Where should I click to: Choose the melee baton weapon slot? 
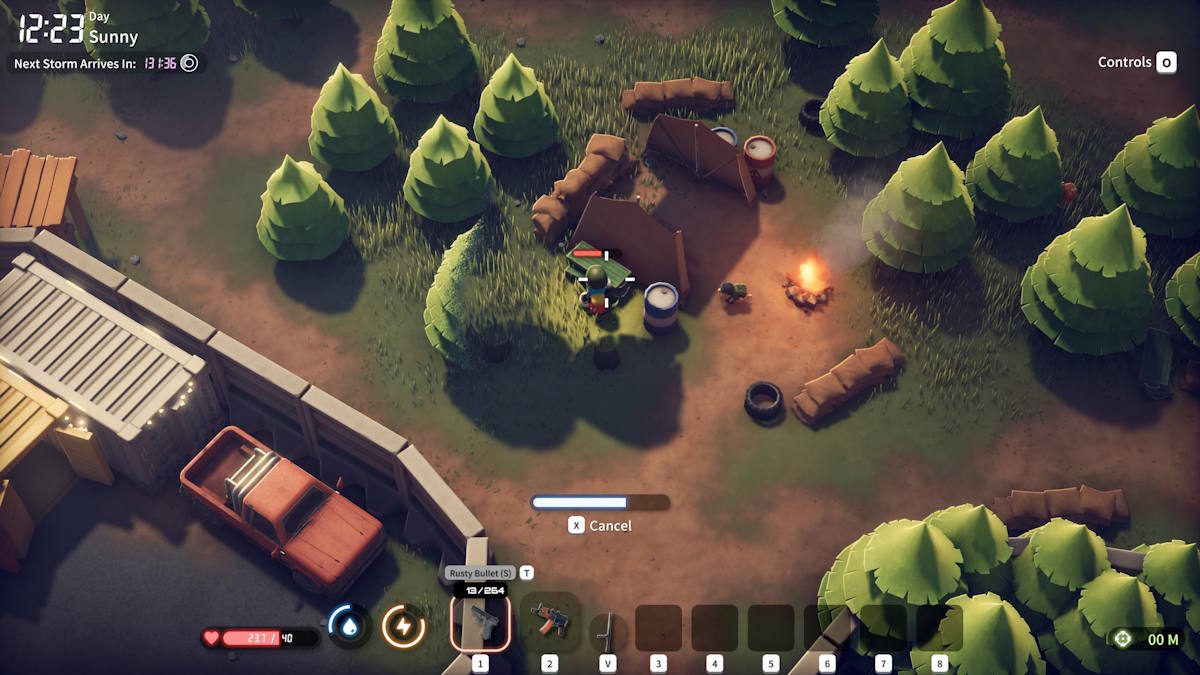pos(607,630)
